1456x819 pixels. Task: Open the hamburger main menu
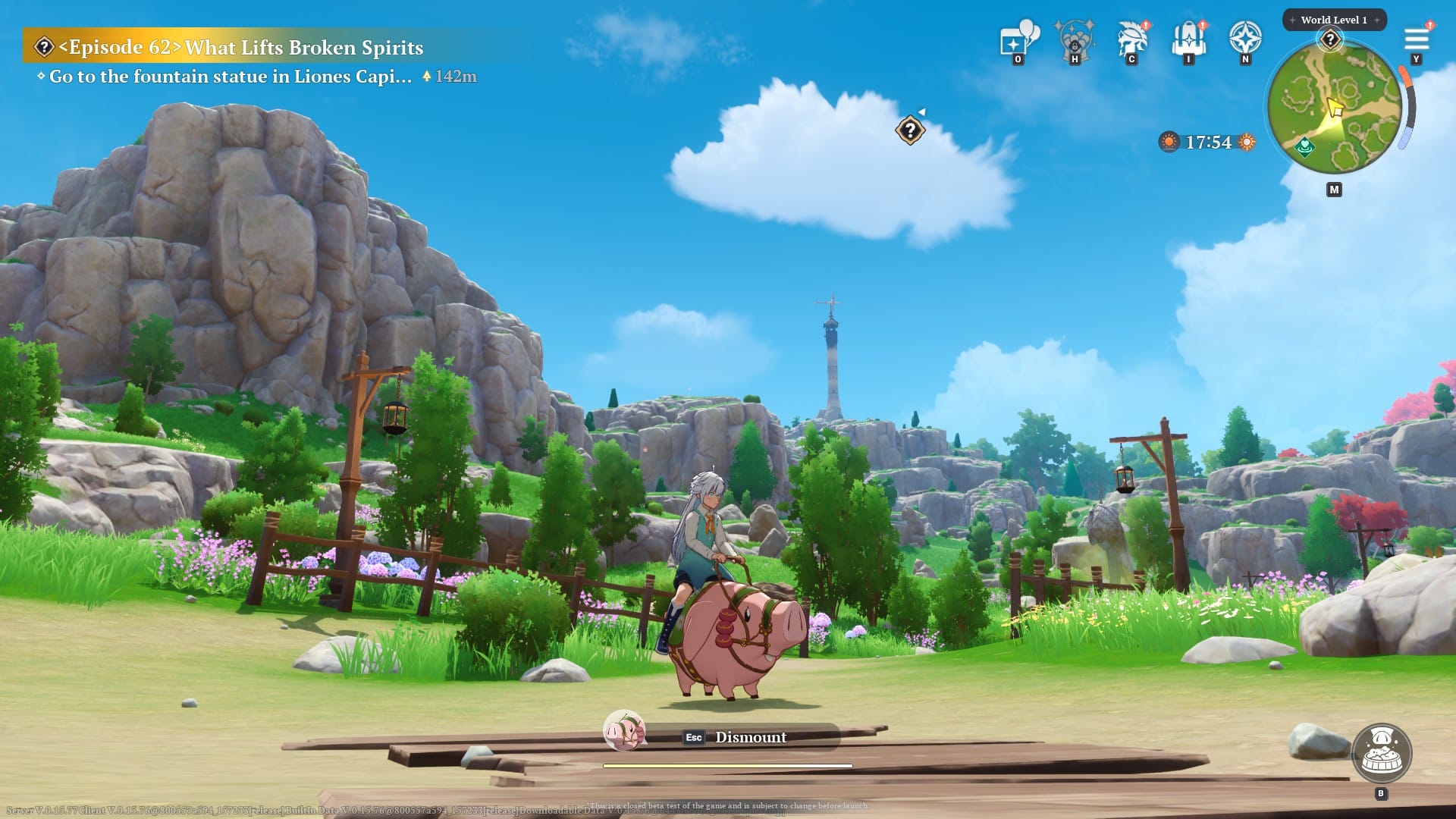pyautogui.click(x=1416, y=39)
